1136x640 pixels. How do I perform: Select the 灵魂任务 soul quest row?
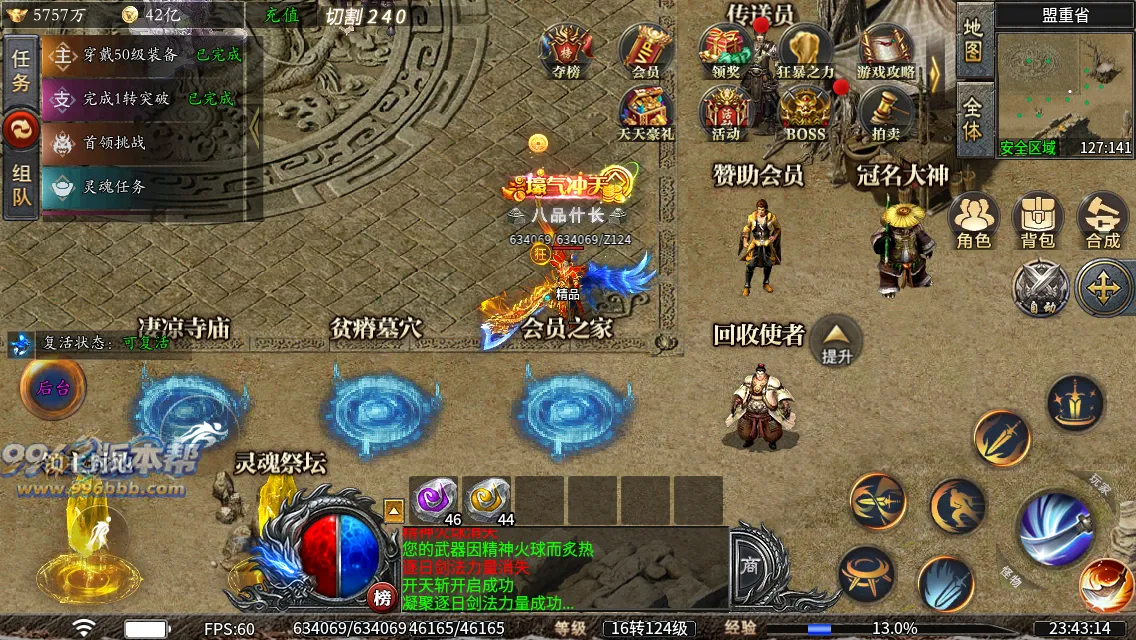pos(115,187)
